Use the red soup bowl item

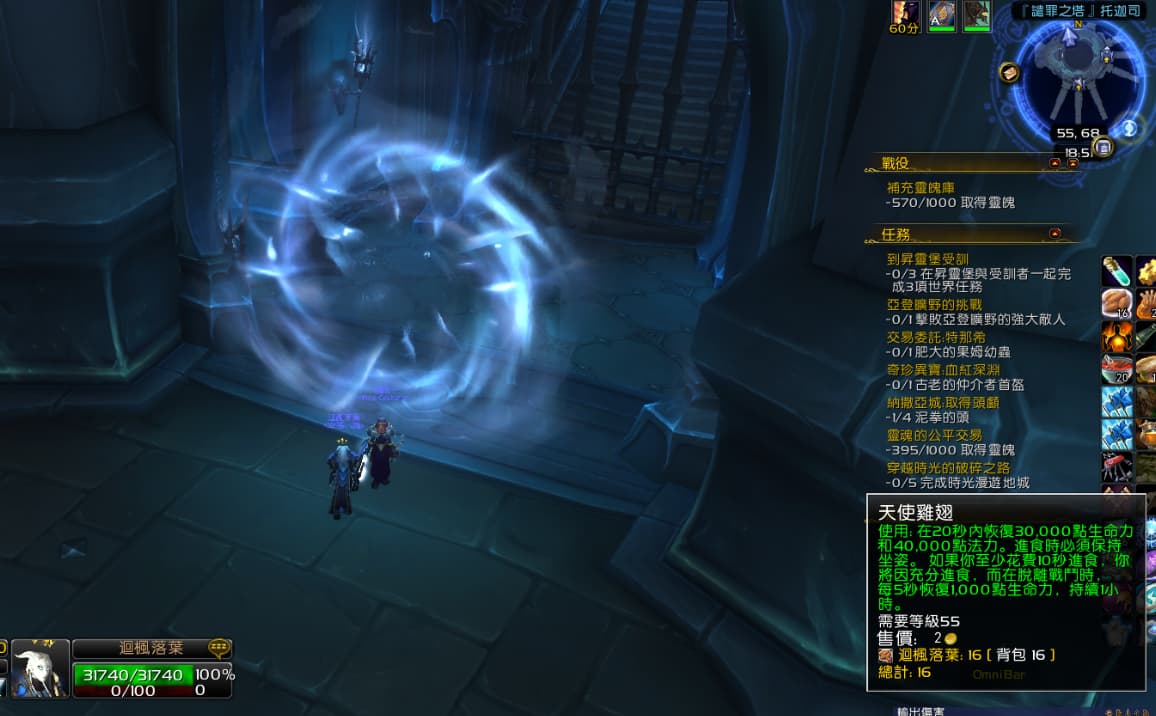click(1117, 369)
